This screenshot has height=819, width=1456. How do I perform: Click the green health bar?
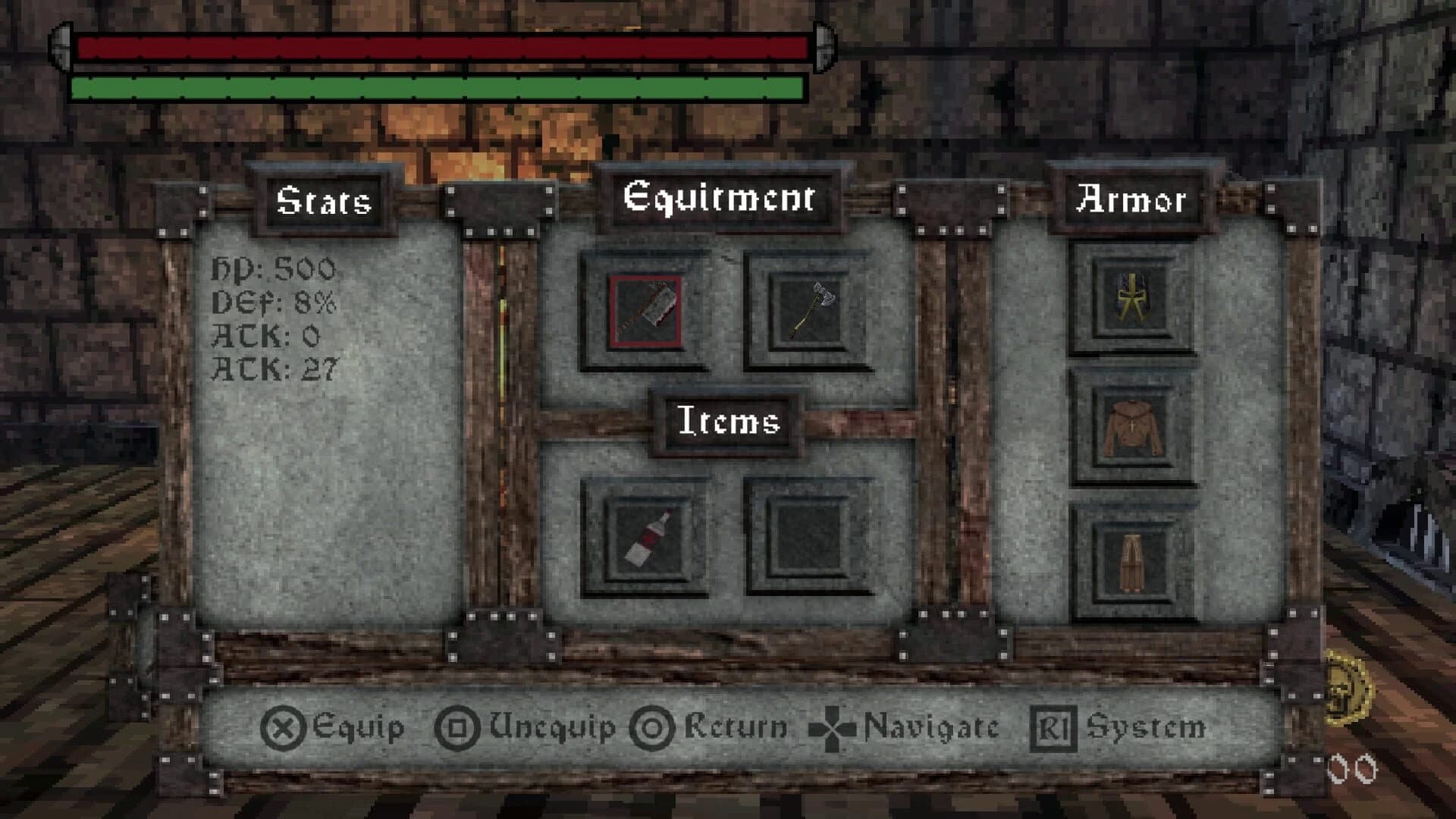(436, 89)
